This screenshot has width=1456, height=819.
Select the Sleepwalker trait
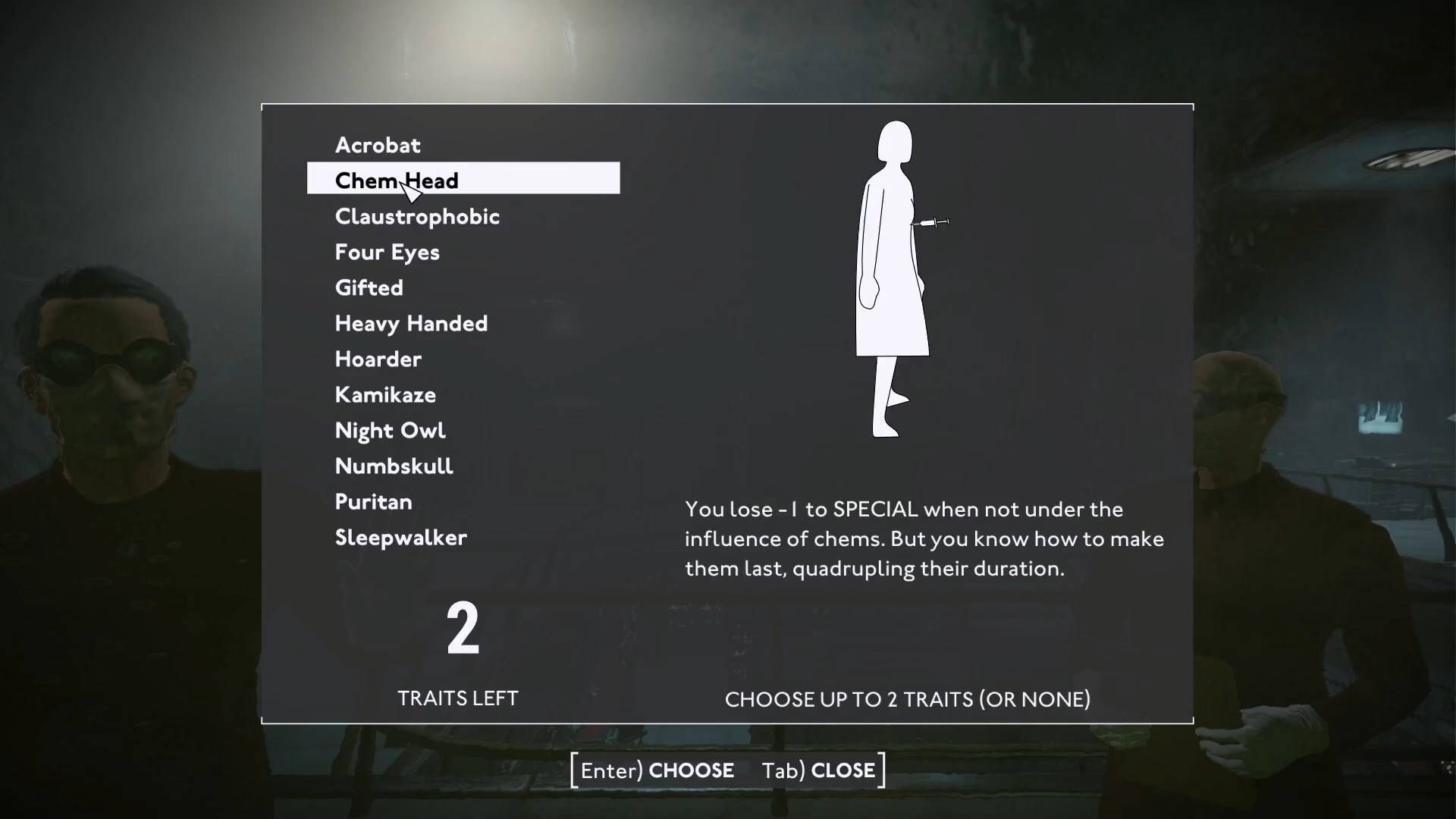[x=400, y=537]
